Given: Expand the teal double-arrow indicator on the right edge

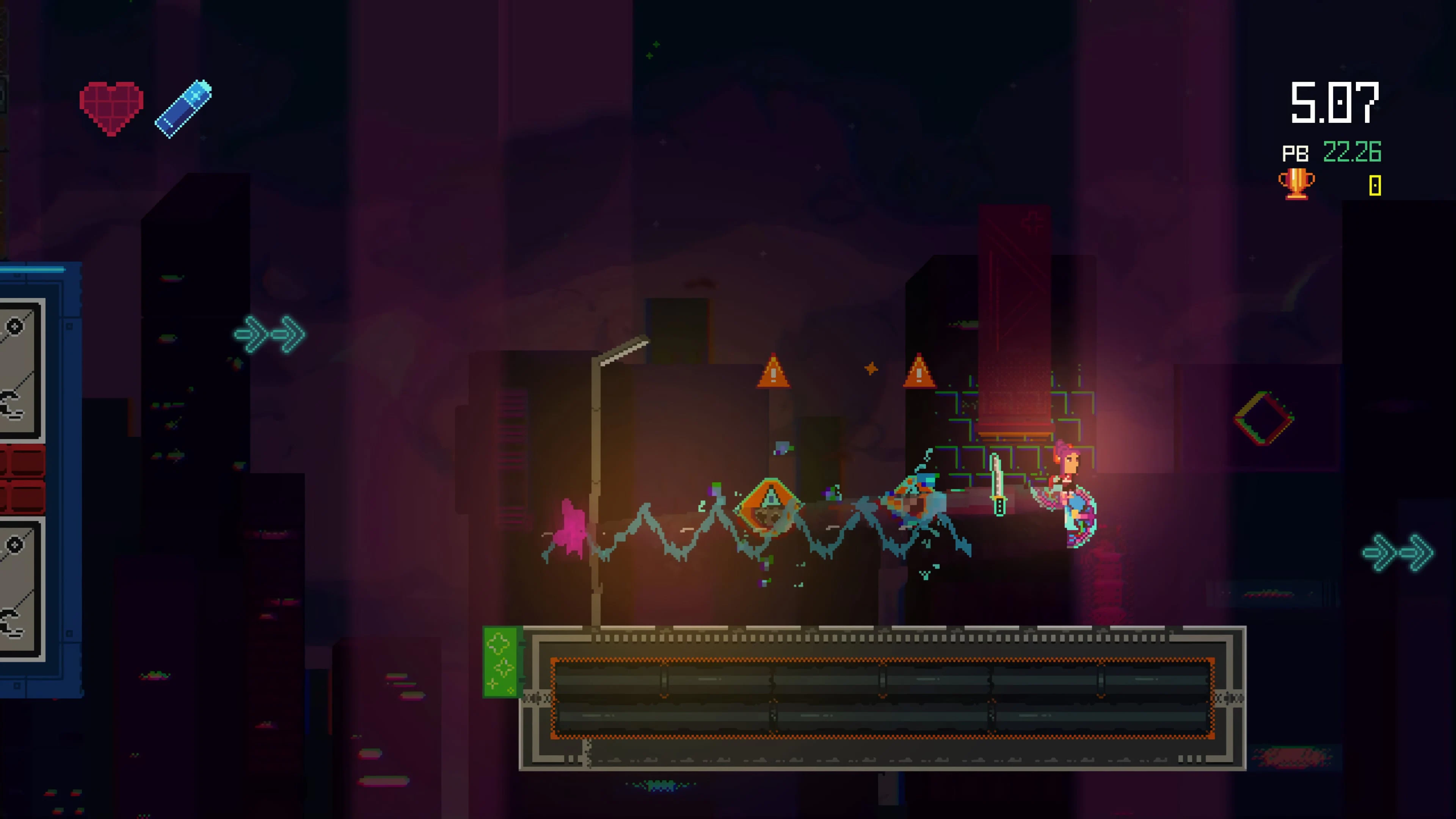Looking at the screenshot, I should (x=1396, y=553).
